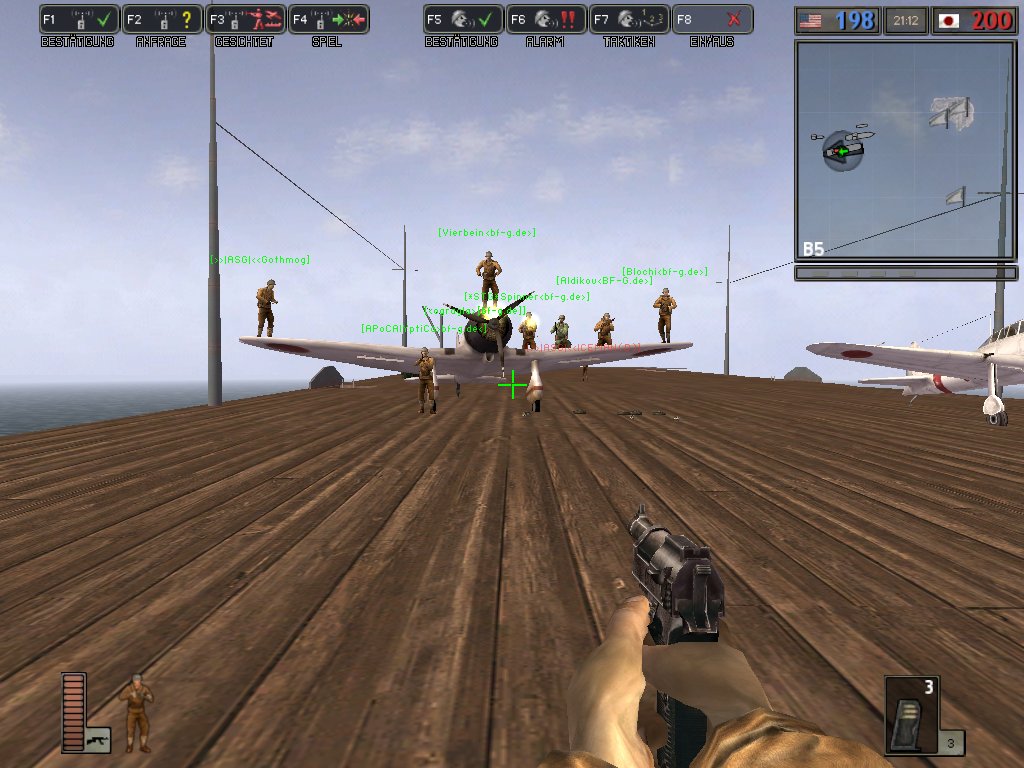Image resolution: width=1024 pixels, height=768 pixels.
Task: Click the soldier status figure icon
Action: click(136, 713)
